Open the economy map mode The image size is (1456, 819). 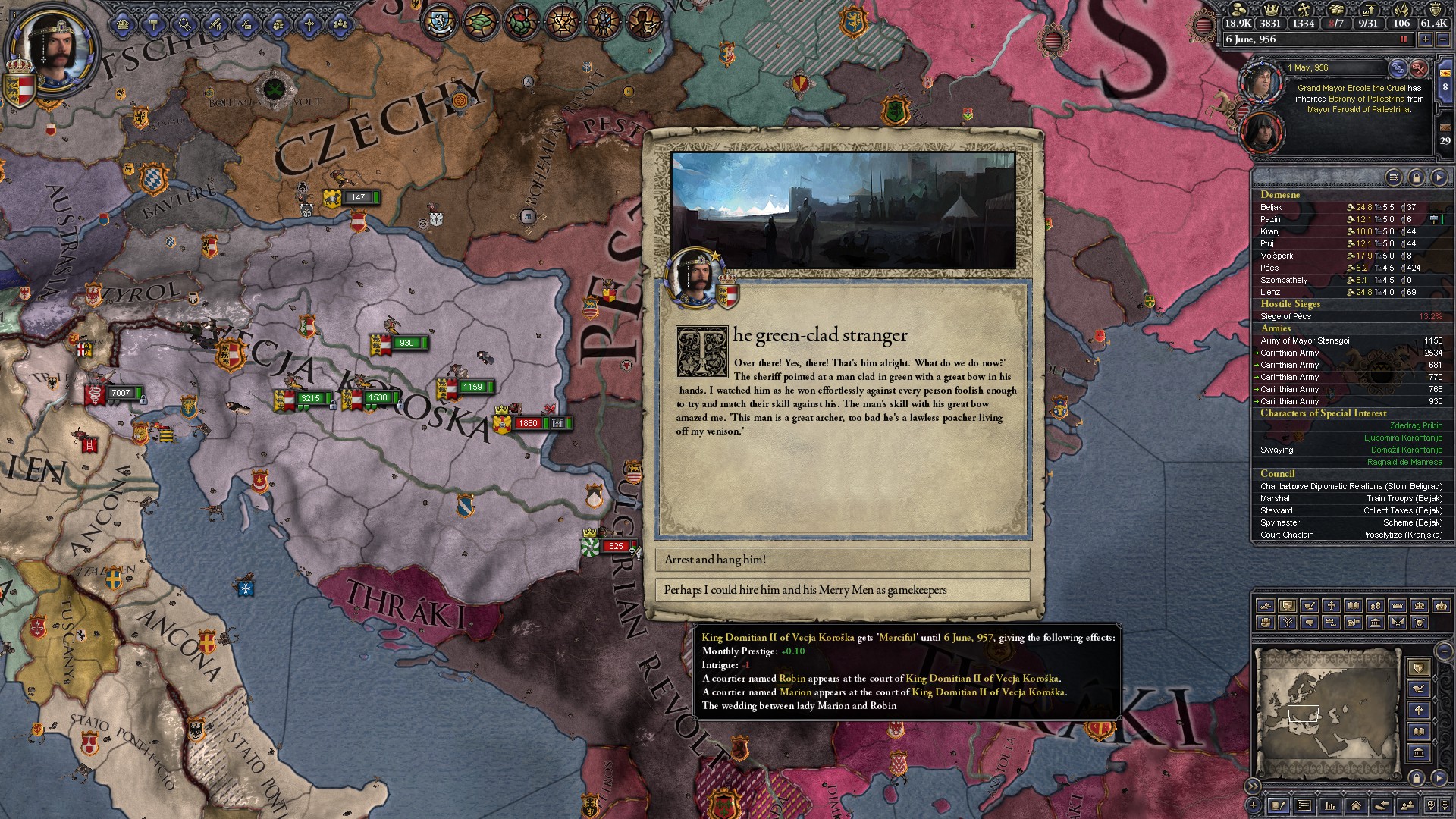1376,605
